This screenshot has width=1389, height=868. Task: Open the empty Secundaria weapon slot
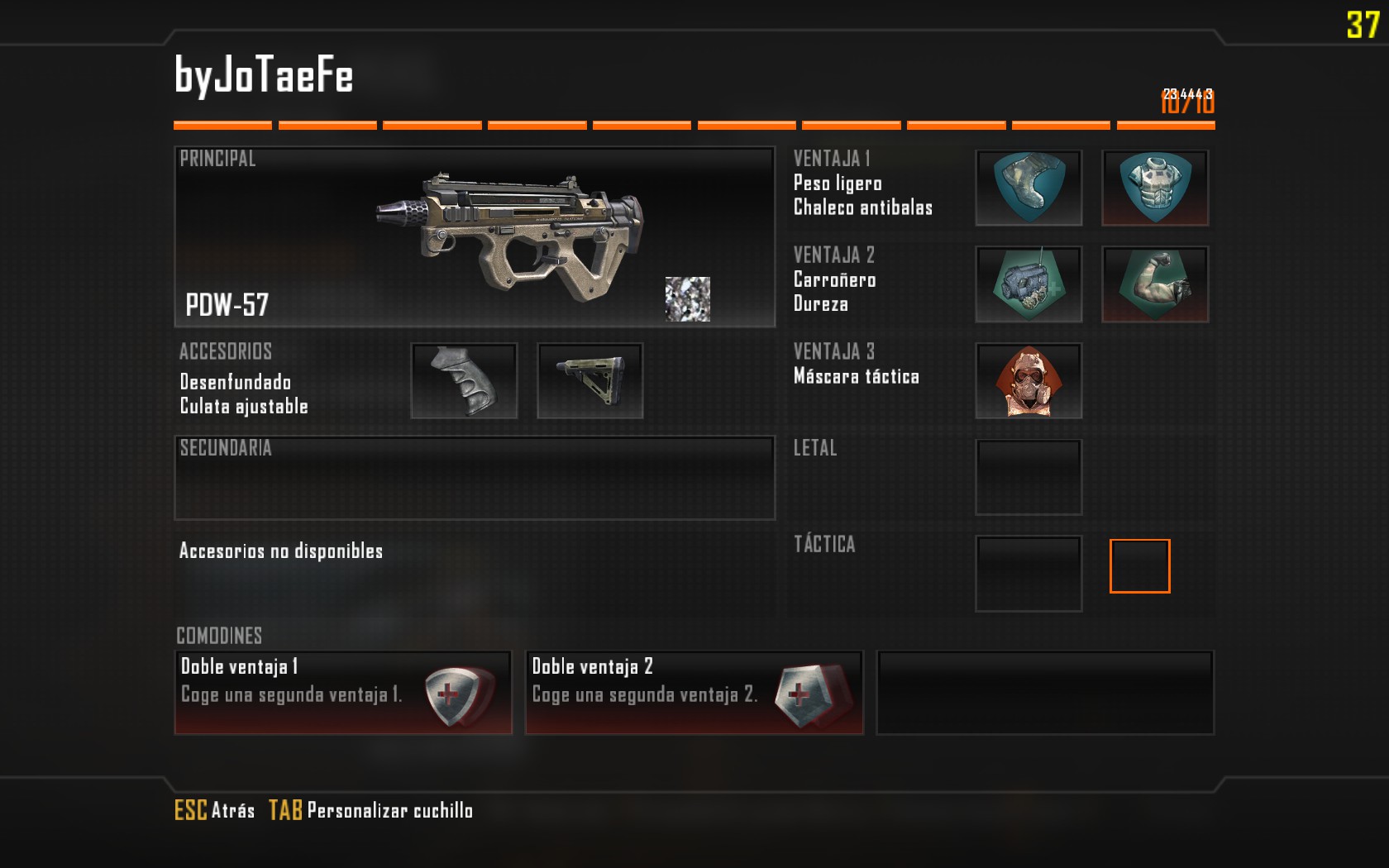coord(475,478)
